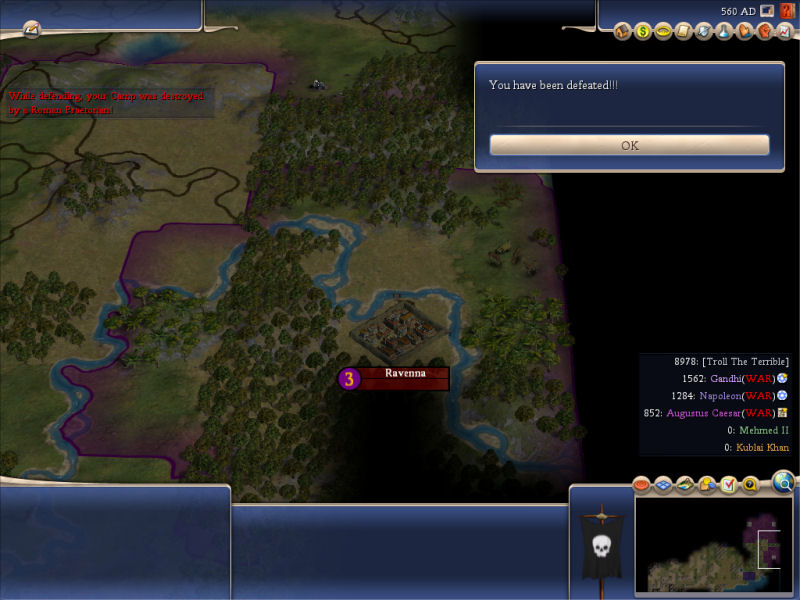Dismiss the defeat message with OK
Image resolution: width=800 pixels, height=600 pixels.
pyautogui.click(x=629, y=145)
